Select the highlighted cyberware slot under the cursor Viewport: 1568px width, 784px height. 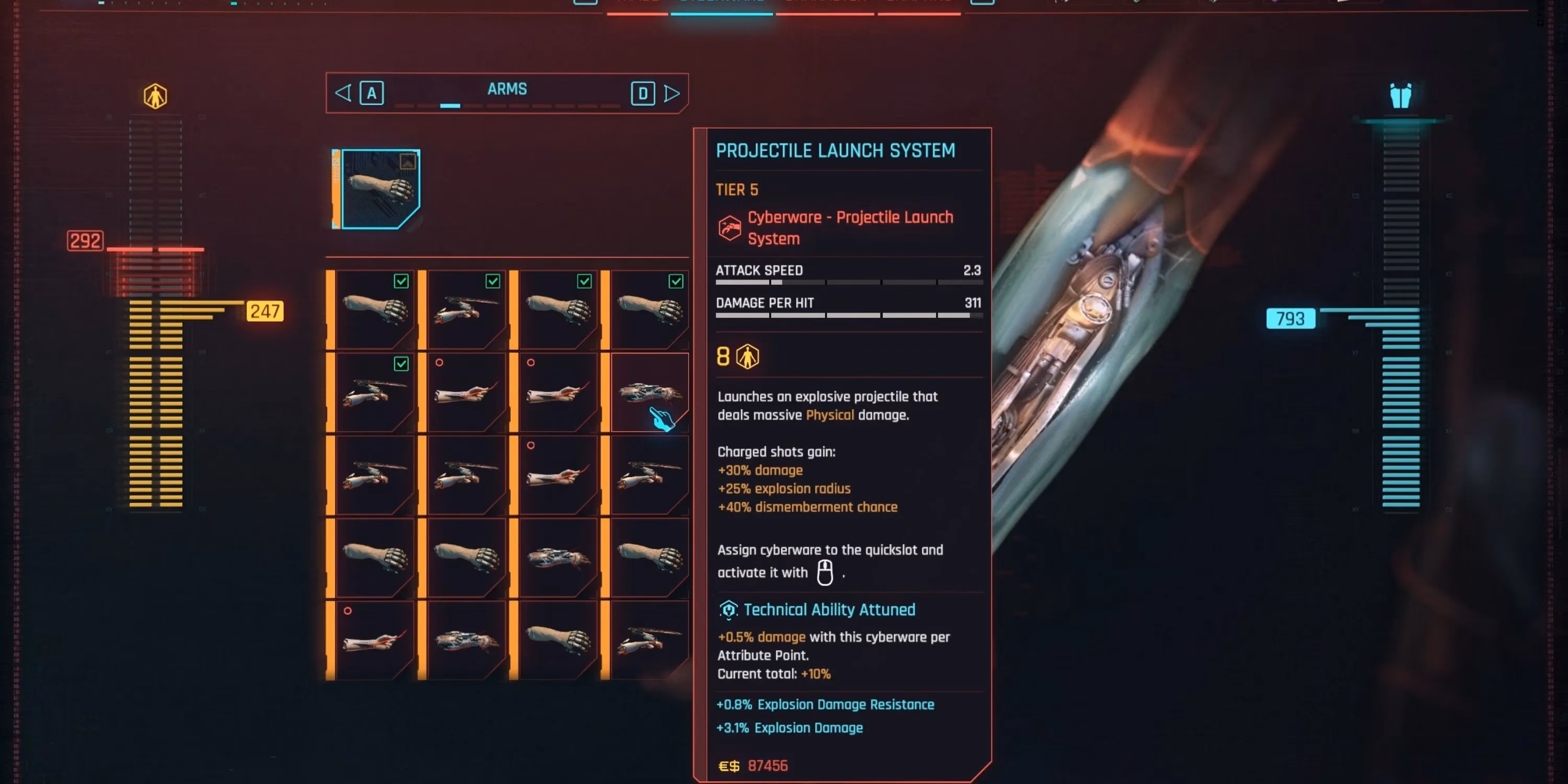pyautogui.click(x=647, y=393)
